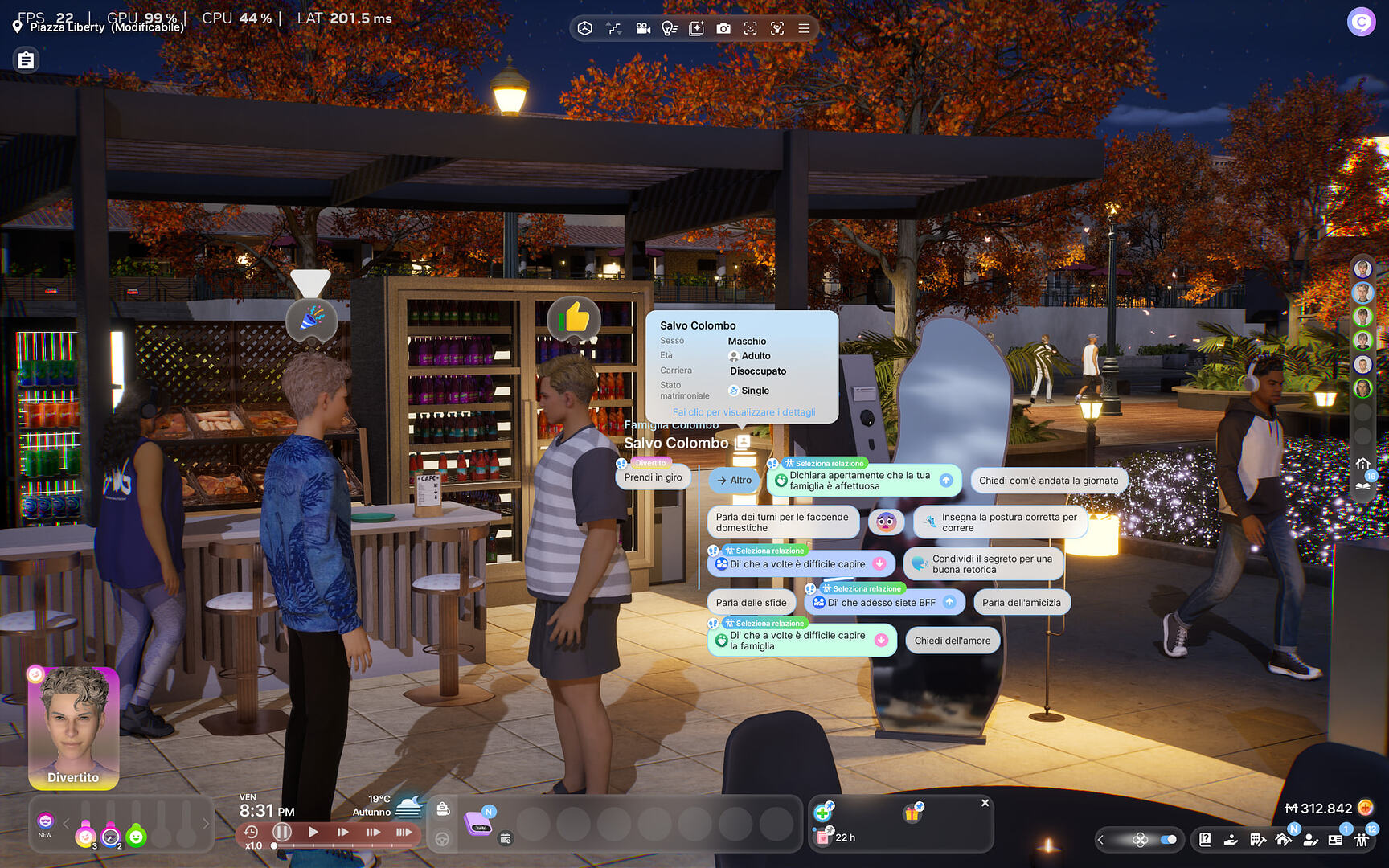Open the help guide book icon
Image resolution: width=1389 pixels, height=868 pixels.
pos(1205,840)
